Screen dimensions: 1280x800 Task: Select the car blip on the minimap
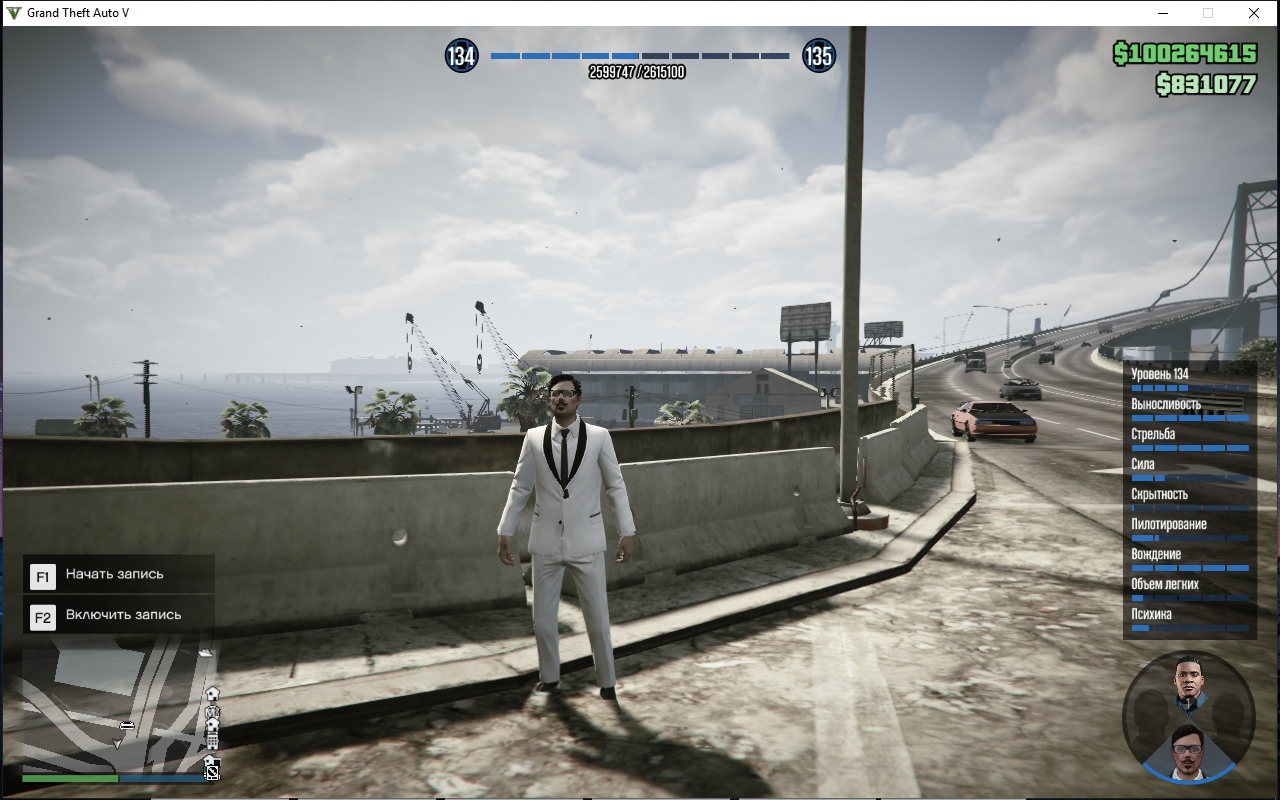tap(127, 725)
